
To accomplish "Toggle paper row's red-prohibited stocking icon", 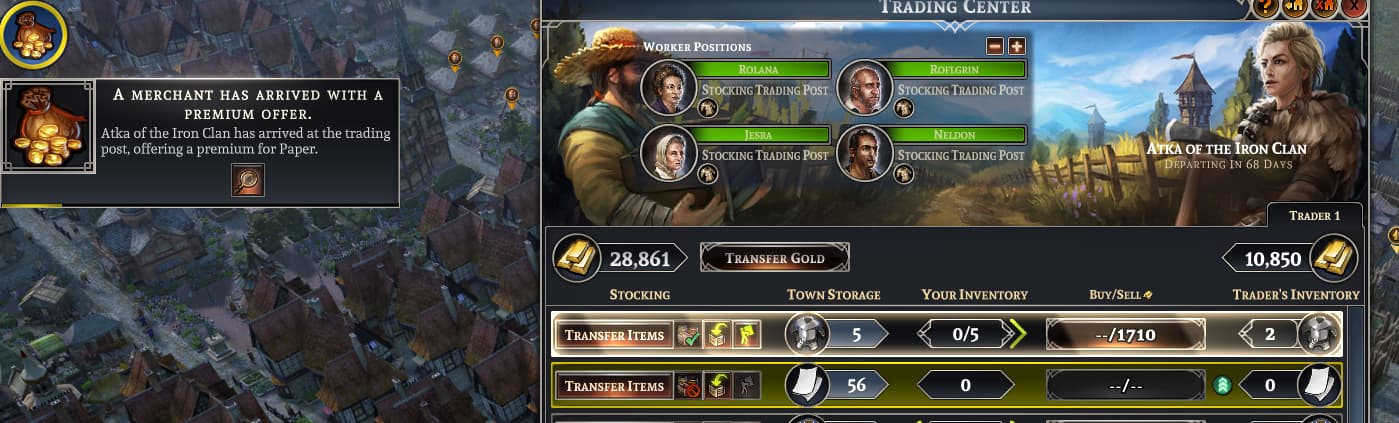I will [x=688, y=386].
